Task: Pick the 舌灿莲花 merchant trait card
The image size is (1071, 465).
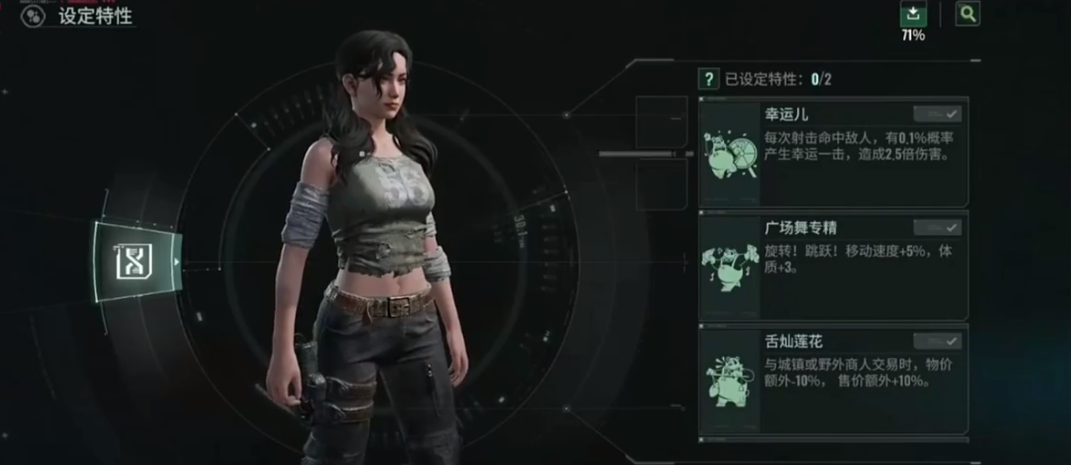Action: tap(833, 380)
